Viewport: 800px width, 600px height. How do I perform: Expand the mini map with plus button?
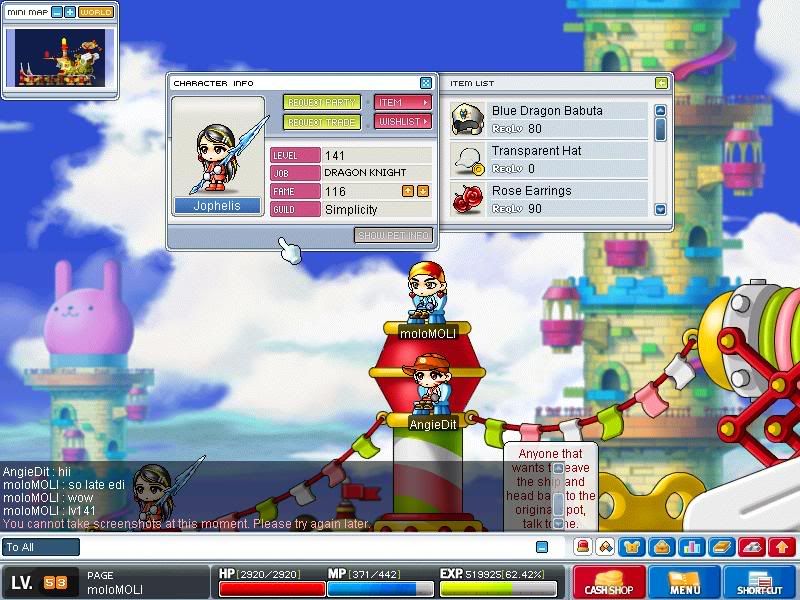pyautogui.click(x=69, y=12)
